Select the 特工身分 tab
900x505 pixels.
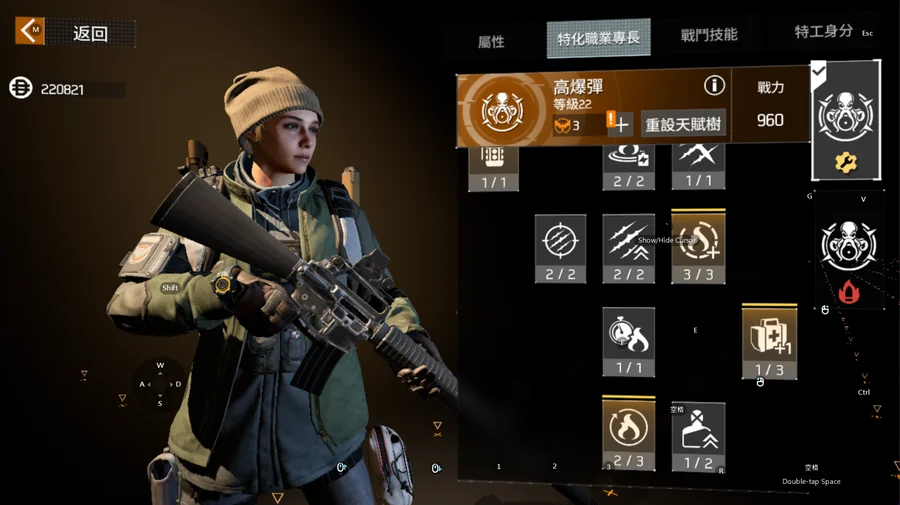pos(824,33)
